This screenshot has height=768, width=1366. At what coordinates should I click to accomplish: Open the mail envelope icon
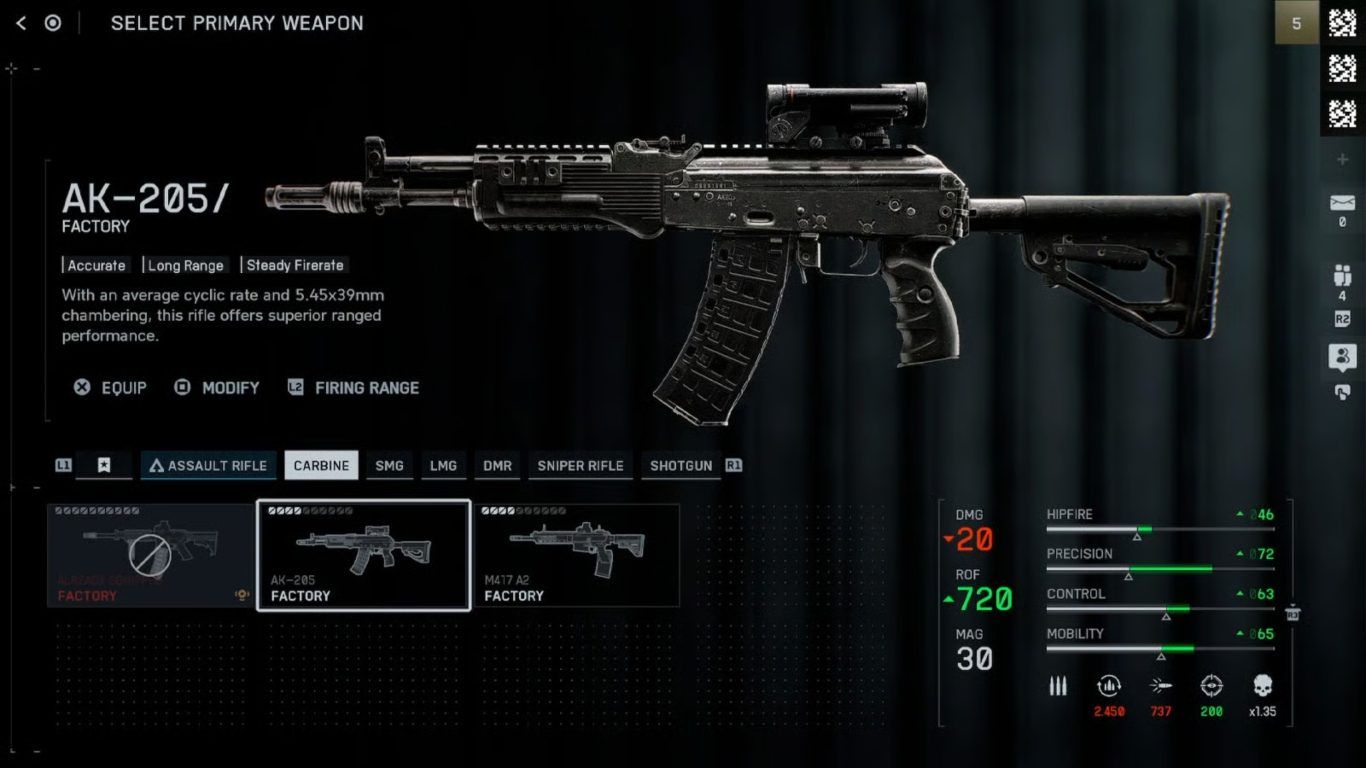click(x=1342, y=203)
